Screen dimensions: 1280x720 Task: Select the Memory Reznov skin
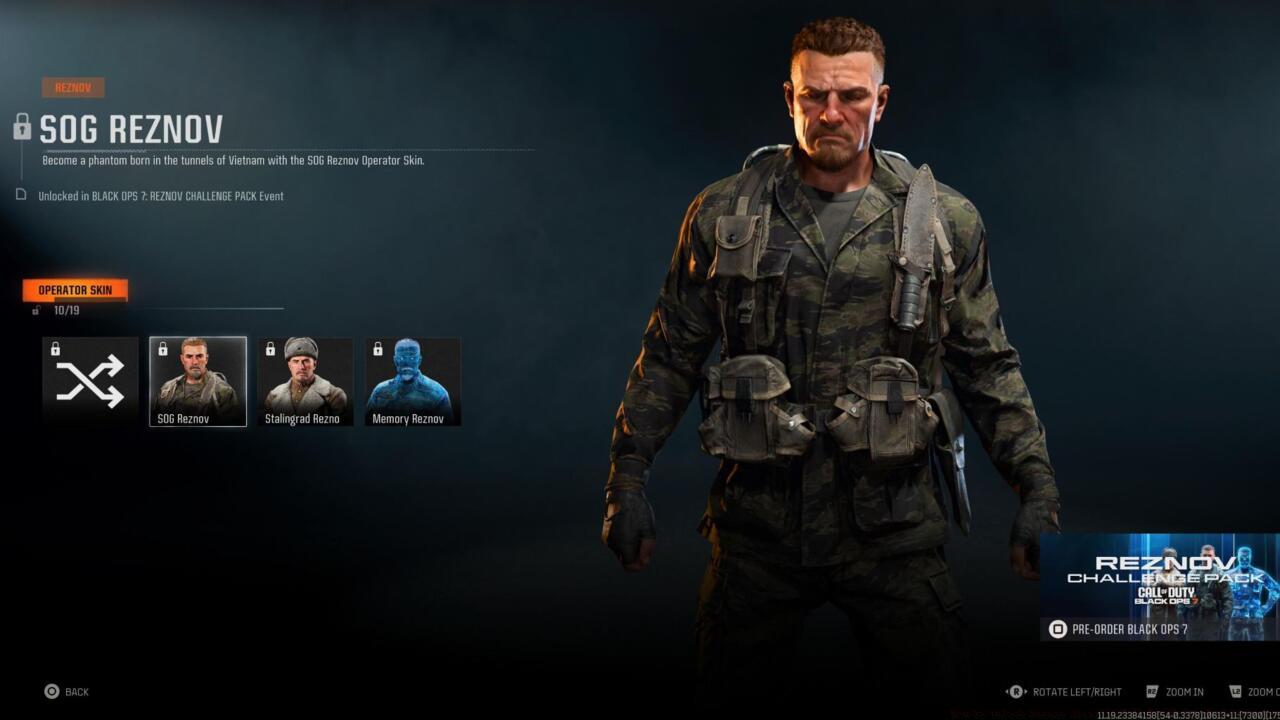coord(413,380)
